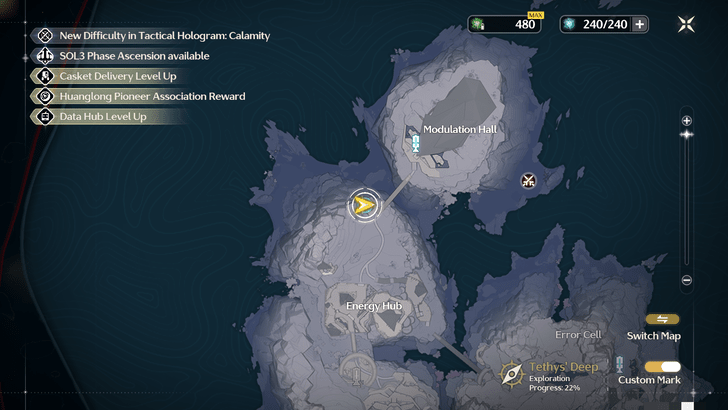Select the teleport marker near Custom Mark
The height and width of the screenshot is (410, 728).
tap(620, 365)
